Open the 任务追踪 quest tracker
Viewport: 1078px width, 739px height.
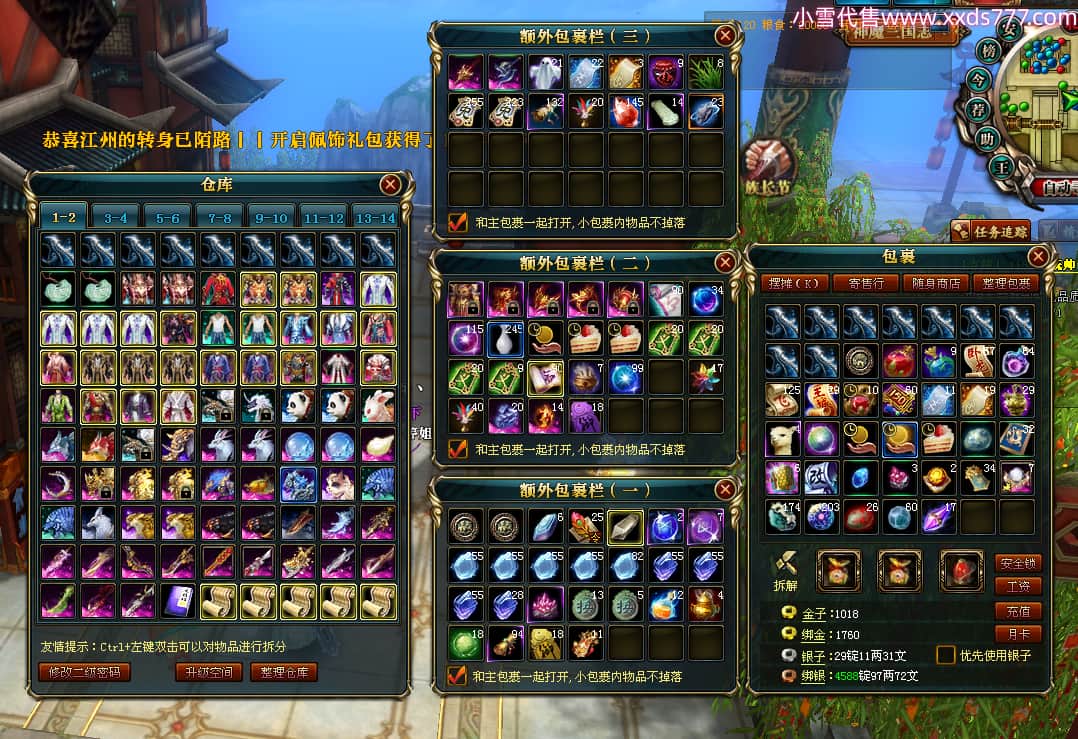tap(989, 231)
